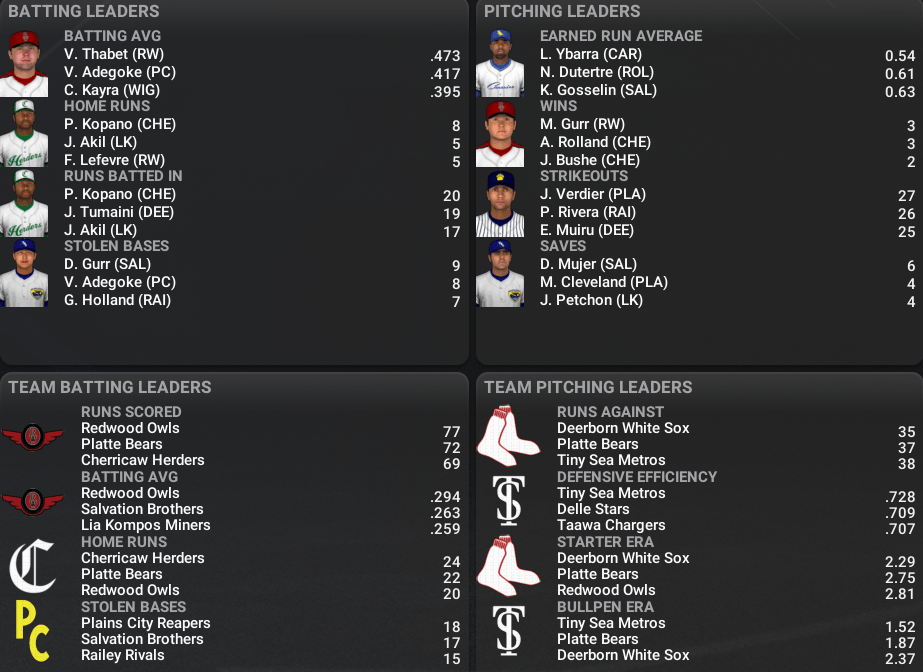Viewport: 923px width, 672px height.
Task: View F. Lefevre's player page
Action: tap(114, 160)
